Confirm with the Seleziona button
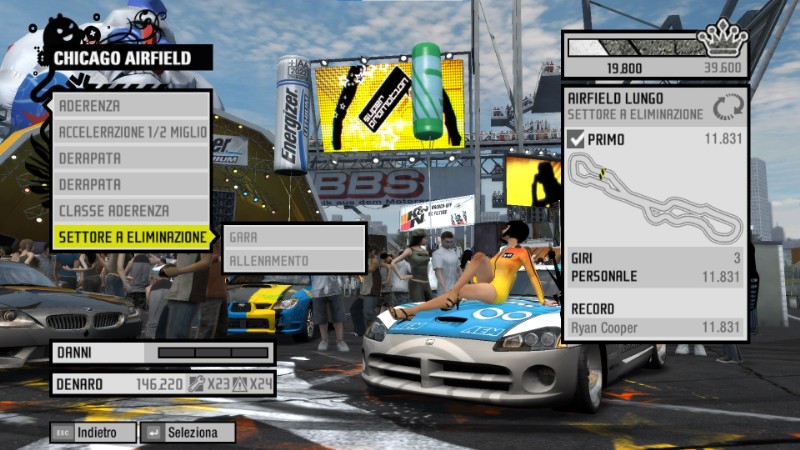The height and width of the screenshot is (450, 800). point(189,433)
